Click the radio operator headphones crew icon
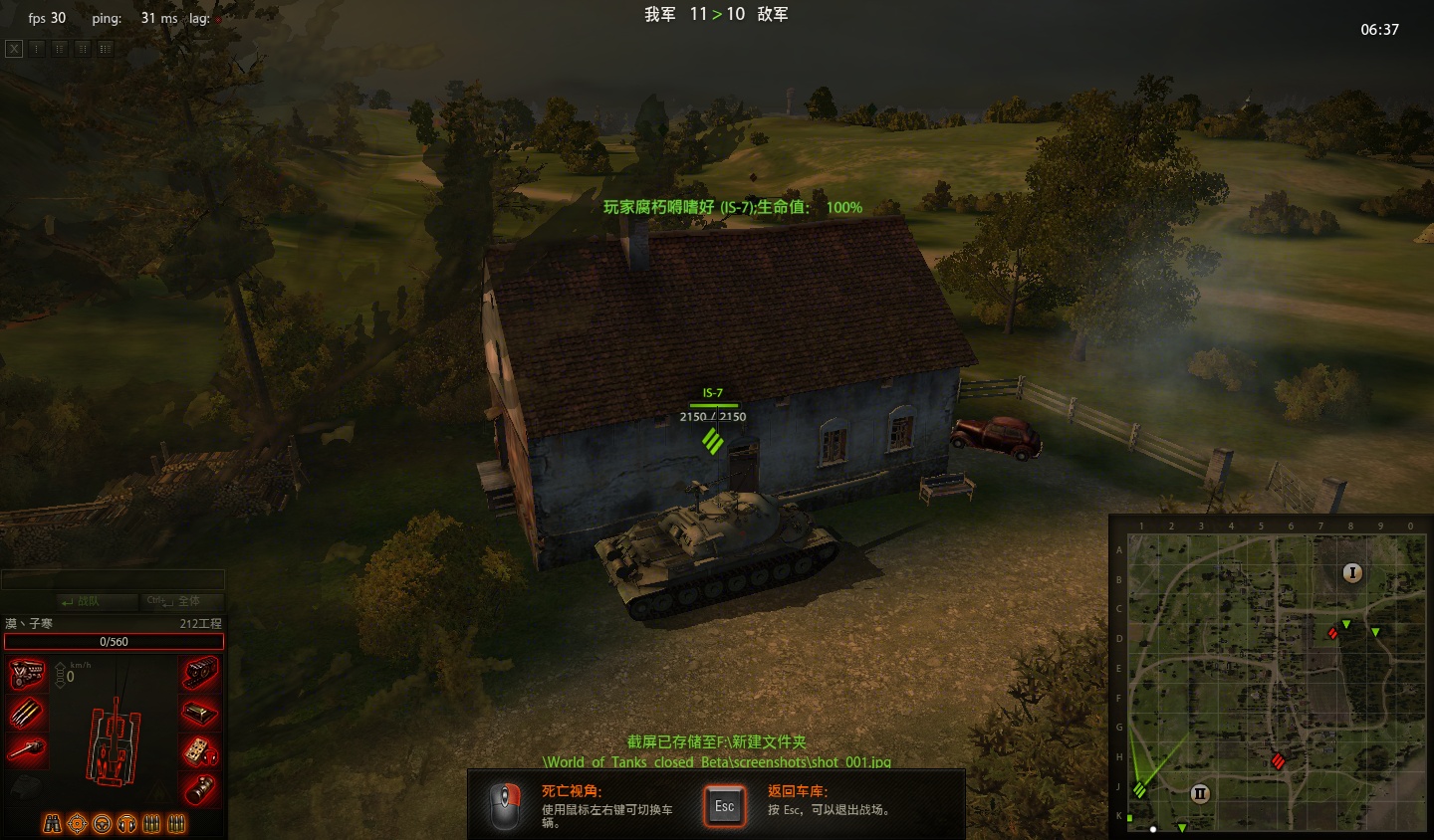Viewport: 1434px width, 840px height. click(x=126, y=824)
